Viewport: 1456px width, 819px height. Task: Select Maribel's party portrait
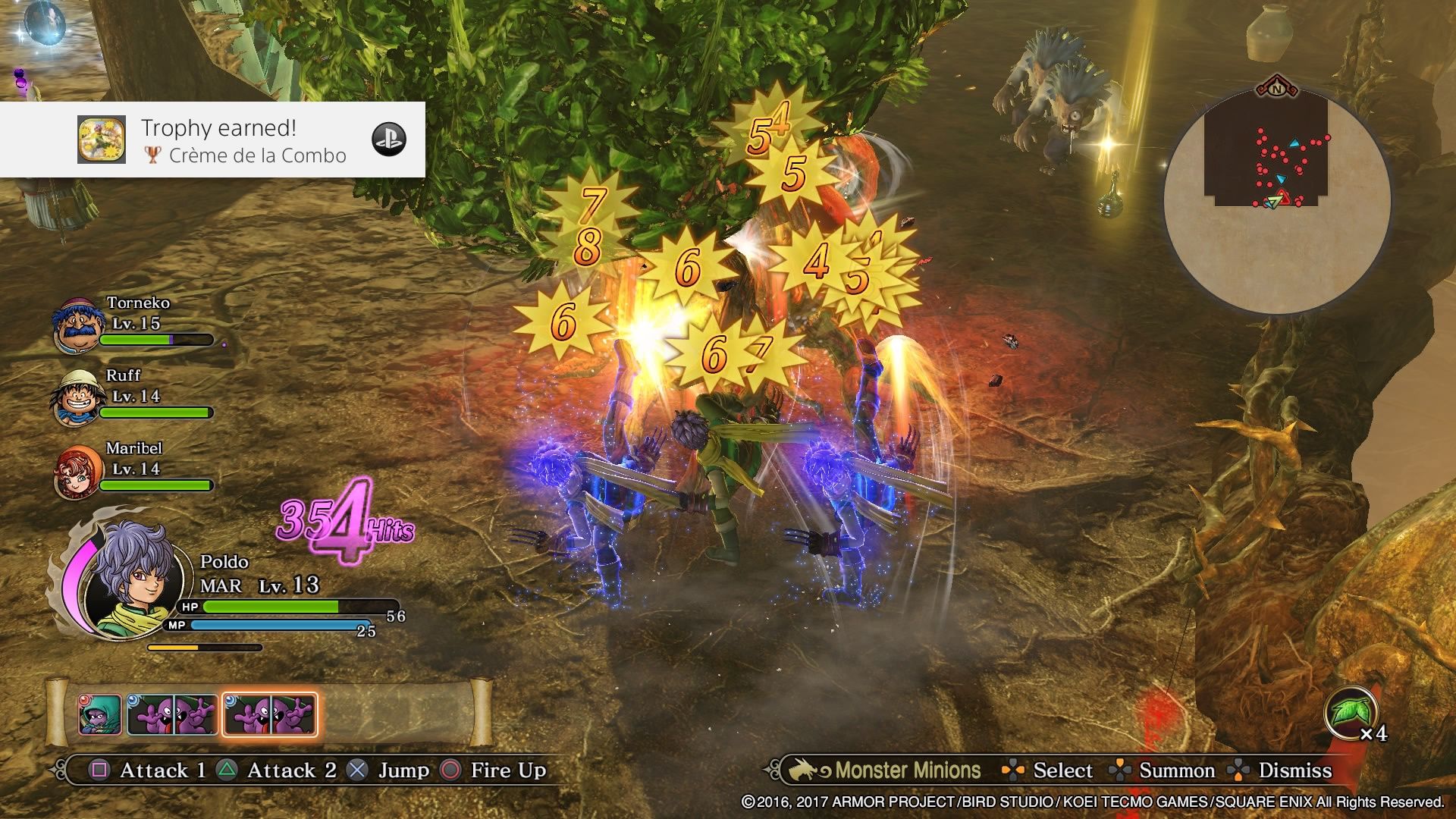coord(77,472)
